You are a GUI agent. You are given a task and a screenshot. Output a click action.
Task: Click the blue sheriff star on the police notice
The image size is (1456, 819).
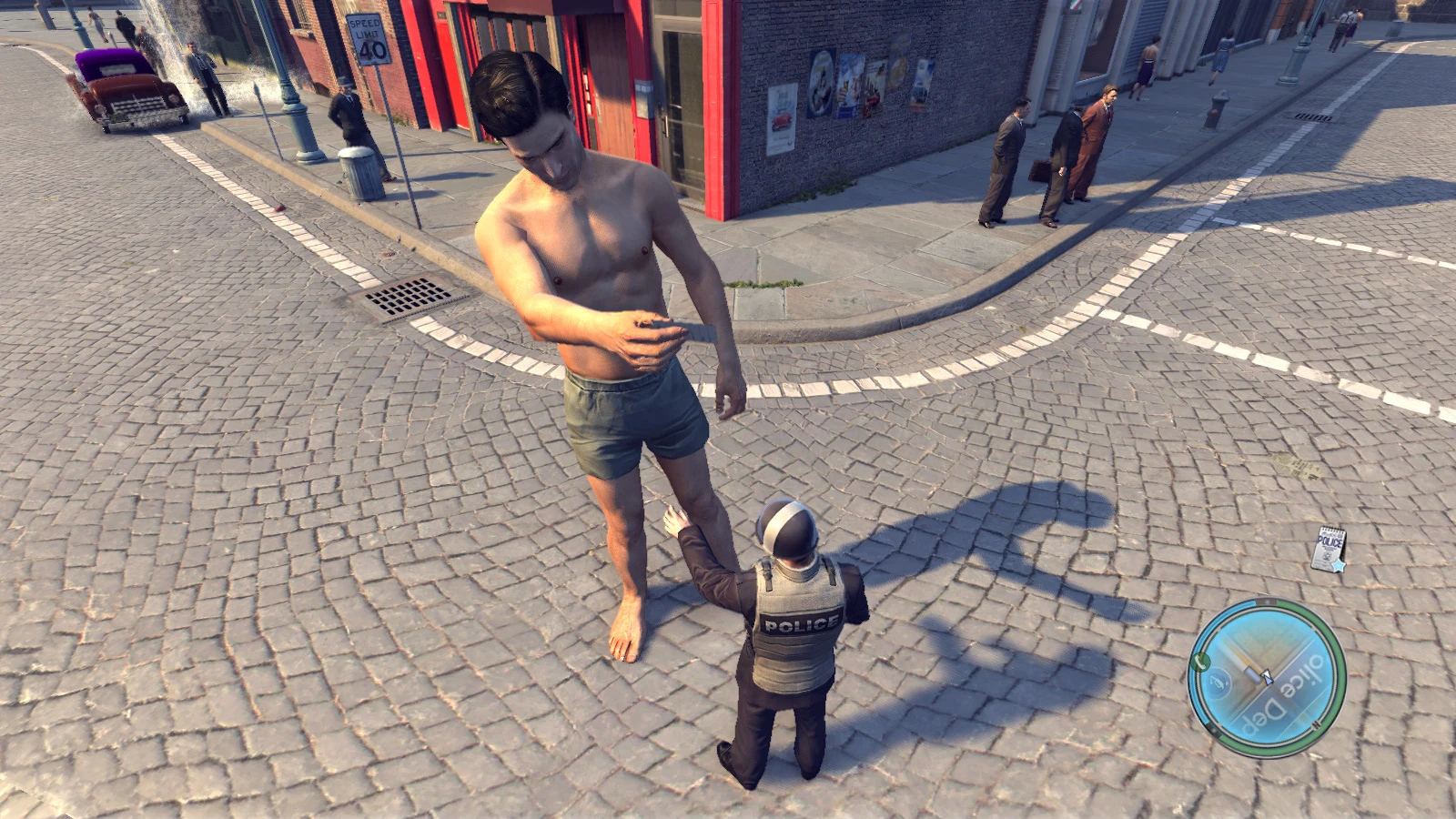tap(1338, 565)
